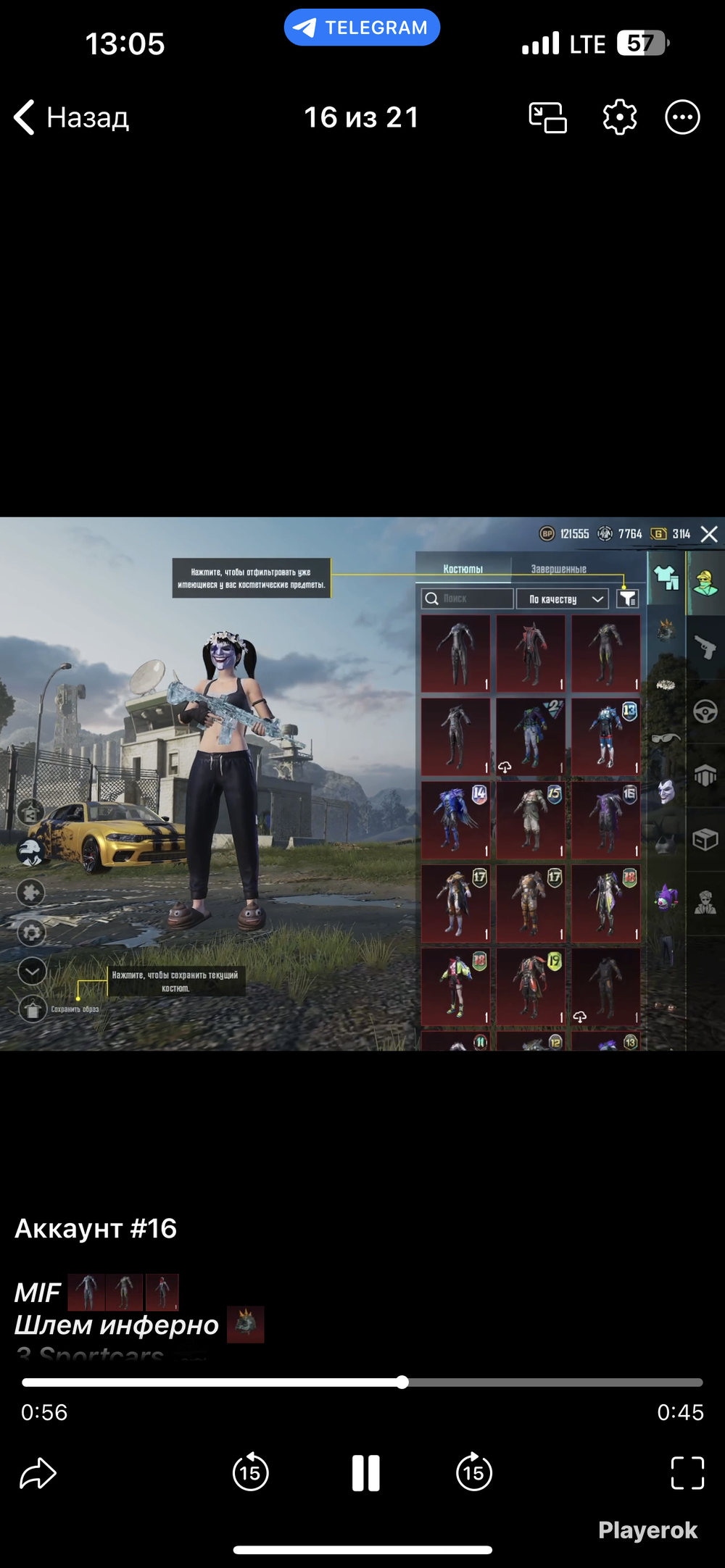Image resolution: width=725 pixels, height=1568 pixels.
Task: Choose the purple costume with badge 16
Action: (x=606, y=820)
